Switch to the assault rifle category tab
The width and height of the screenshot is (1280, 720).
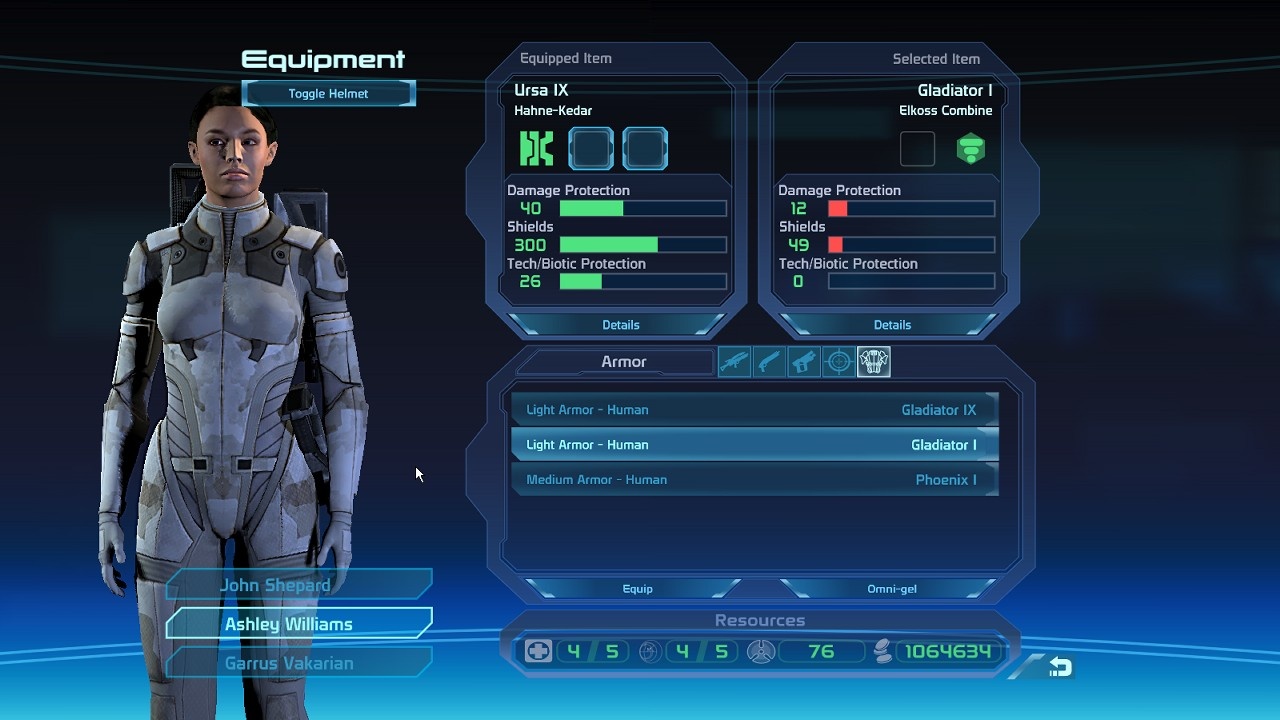click(734, 362)
